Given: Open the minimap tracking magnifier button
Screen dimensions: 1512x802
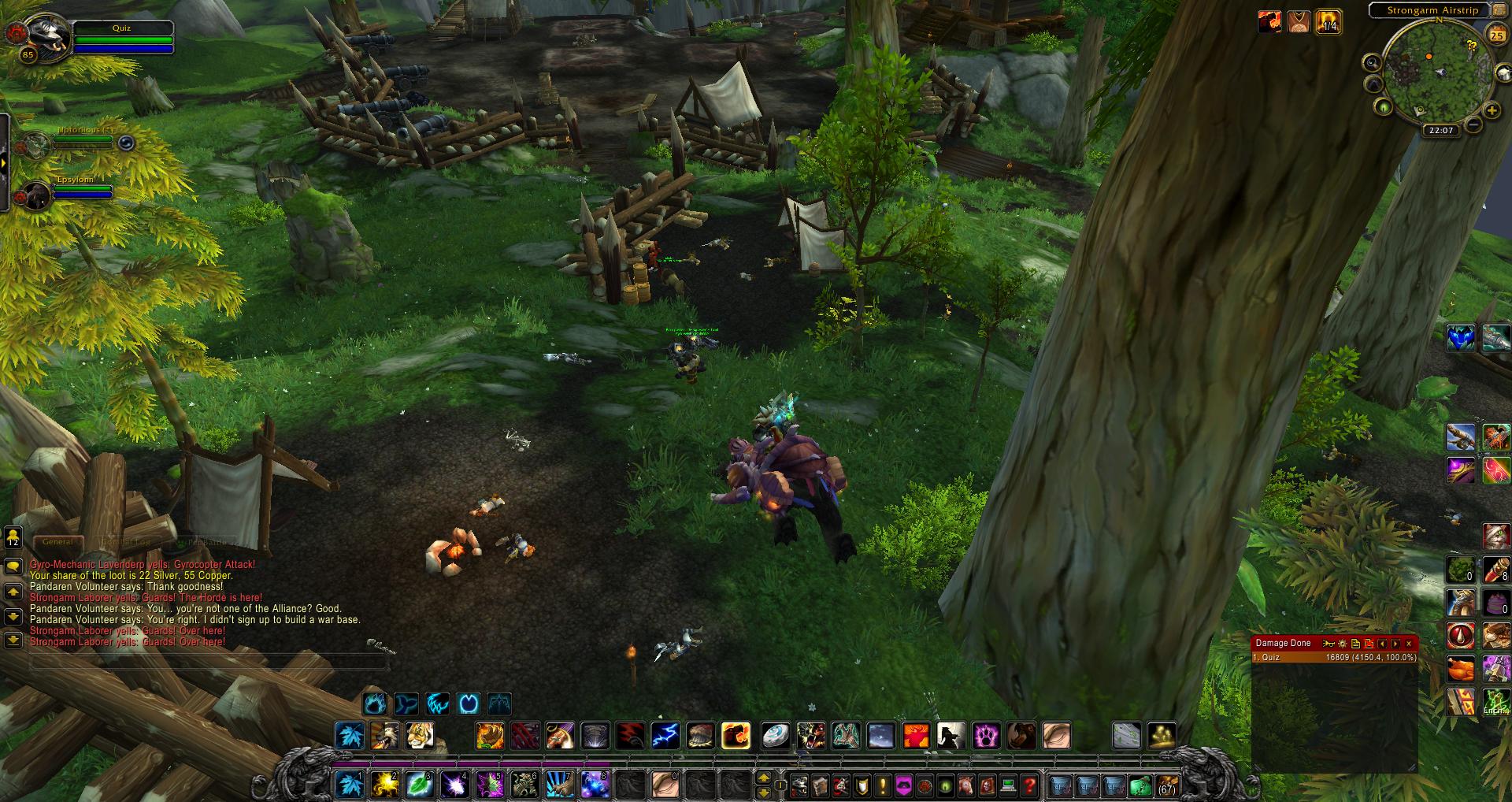Looking at the screenshot, I should [x=1372, y=63].
